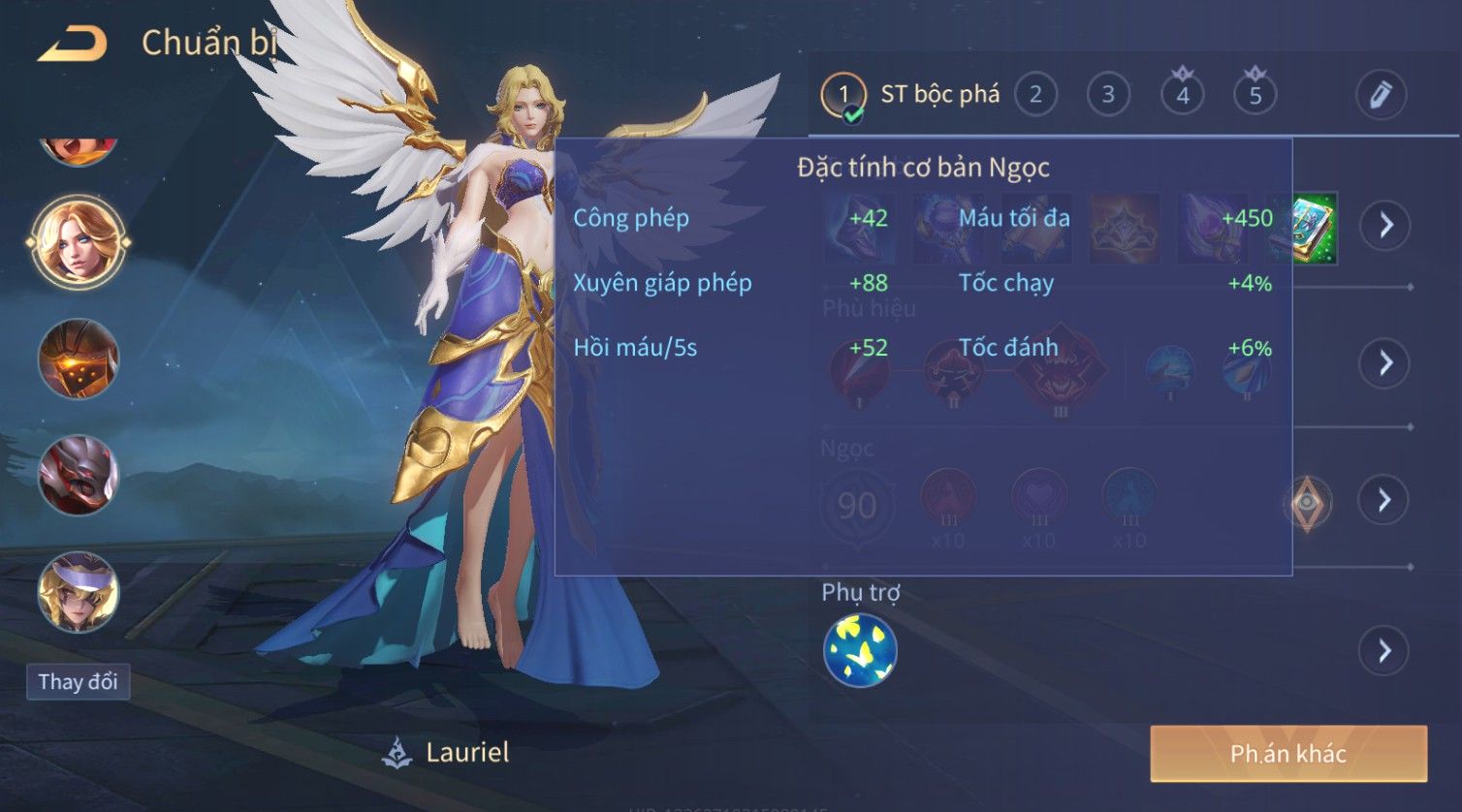
Task: Click the Phản khắc button
Action: [x=1288, y=754]
